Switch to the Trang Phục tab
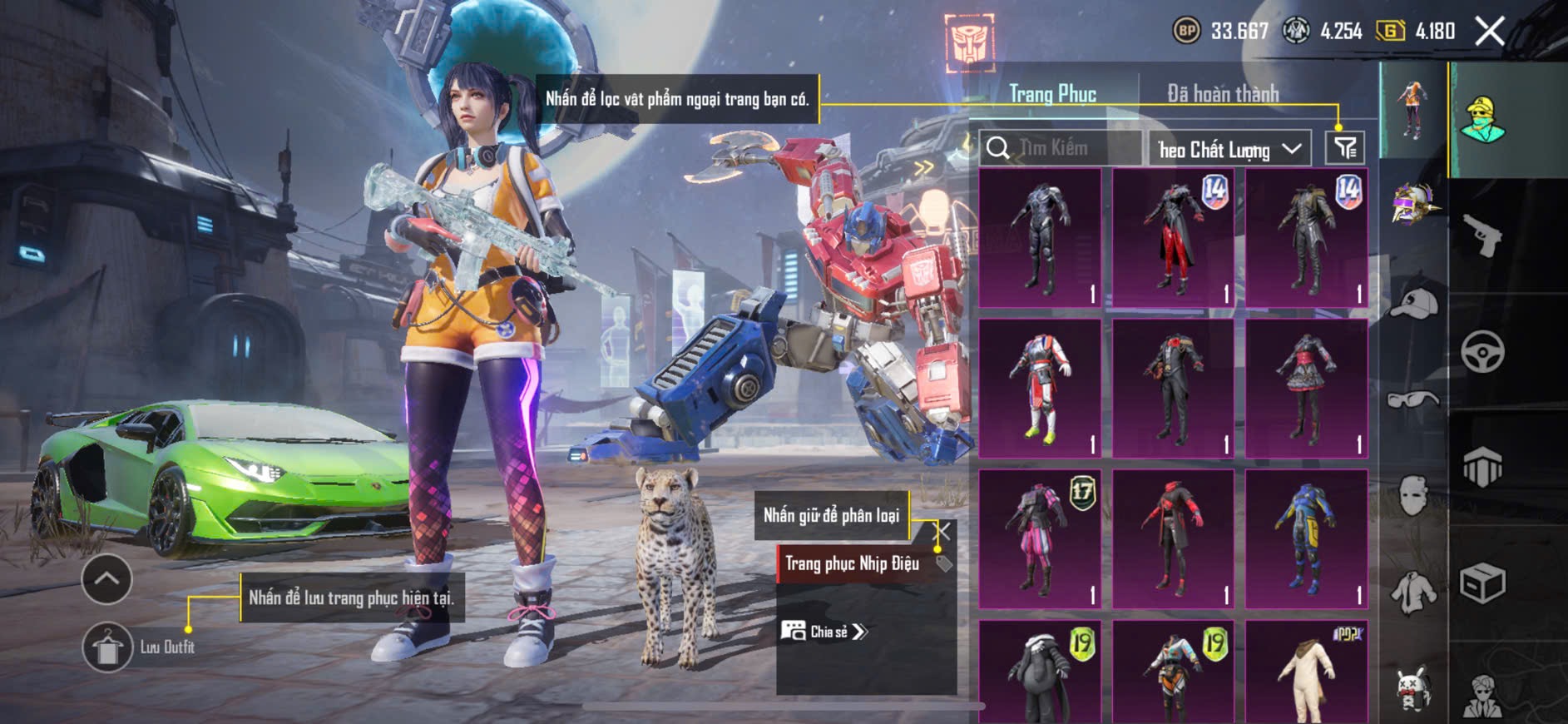This screenshot has width=1568, height=724. coord(1052,94)
